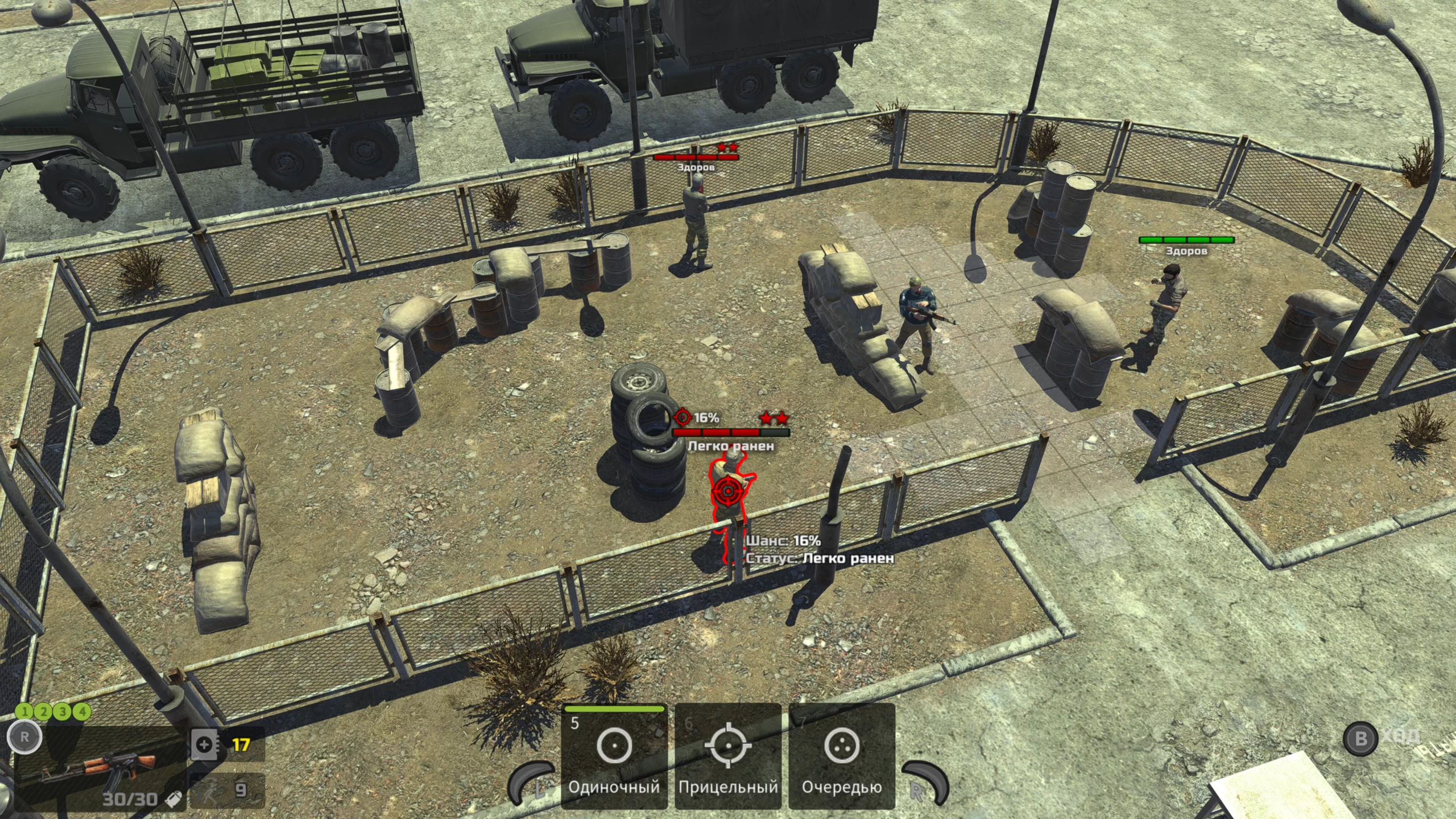Activate the Очередью burst fire mode

click(x=842, y=755)
